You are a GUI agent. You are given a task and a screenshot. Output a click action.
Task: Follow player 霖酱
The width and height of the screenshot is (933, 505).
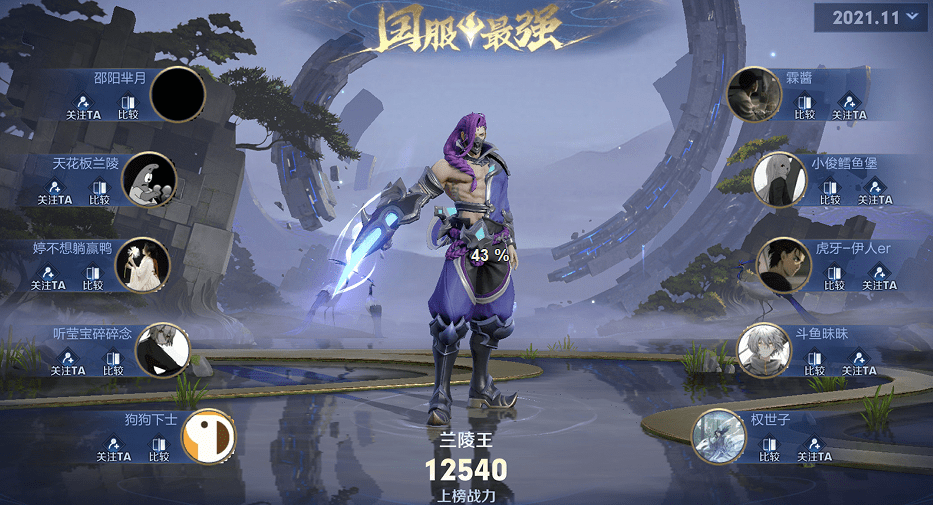point(848,107)
